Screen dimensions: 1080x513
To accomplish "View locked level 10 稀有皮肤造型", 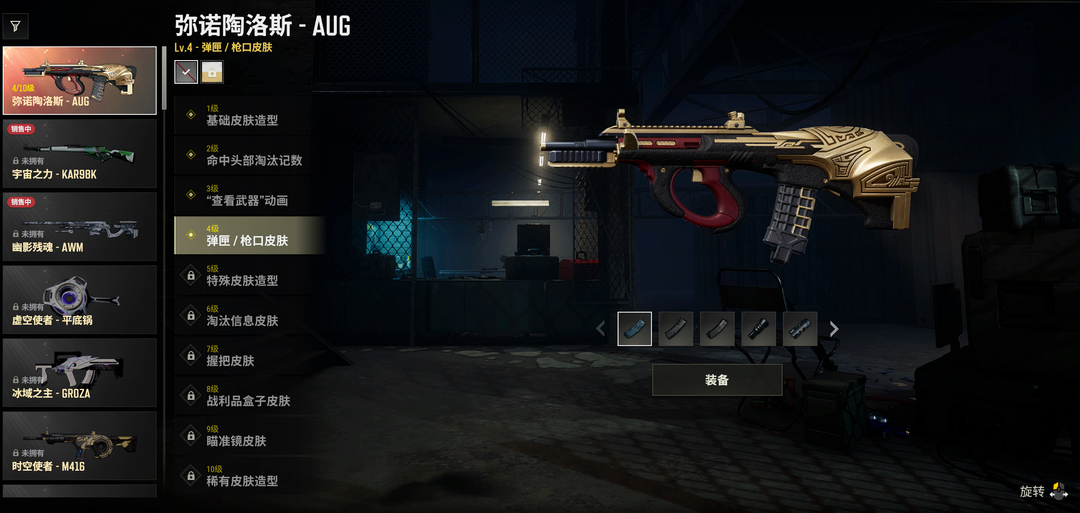I will pos(248,476).
